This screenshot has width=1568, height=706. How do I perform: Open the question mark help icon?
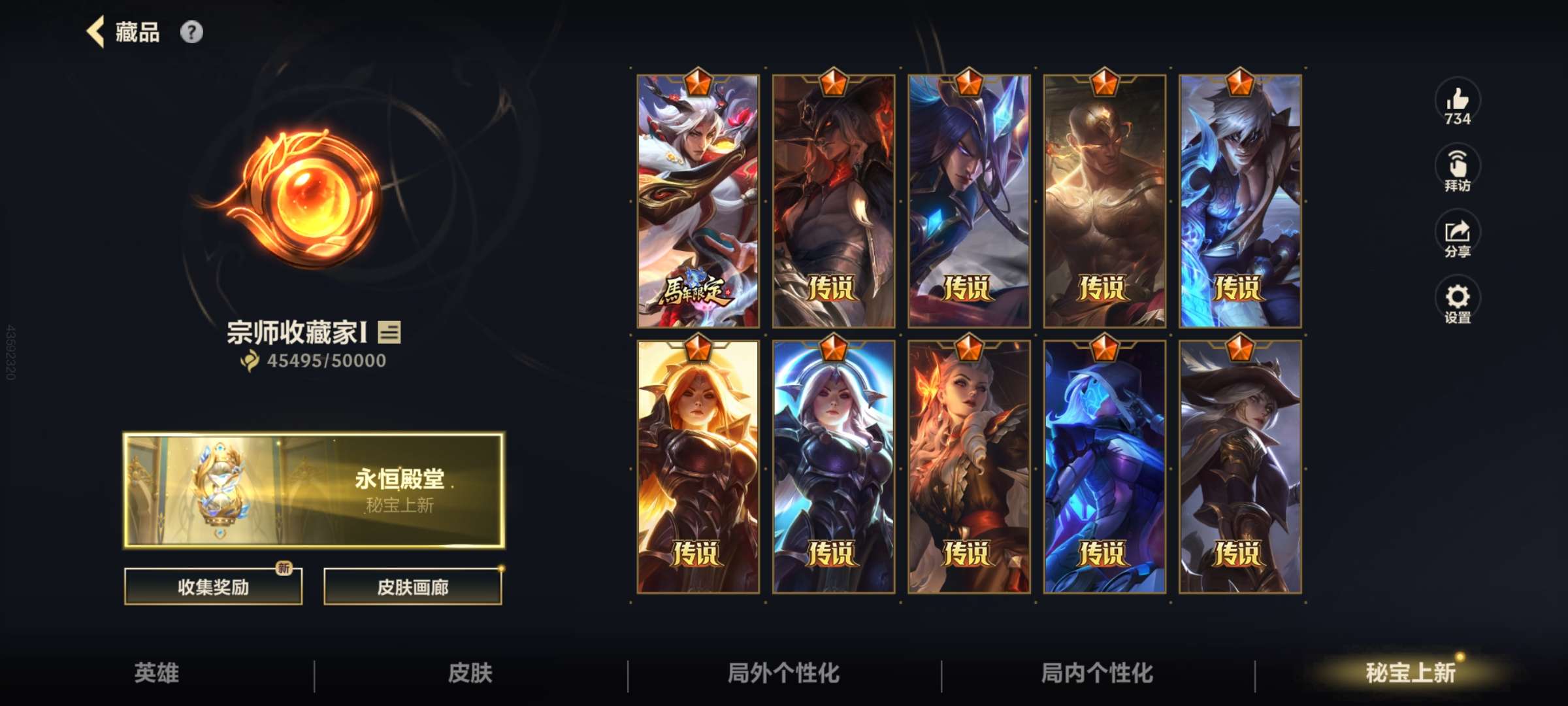(x=190, y=32)
